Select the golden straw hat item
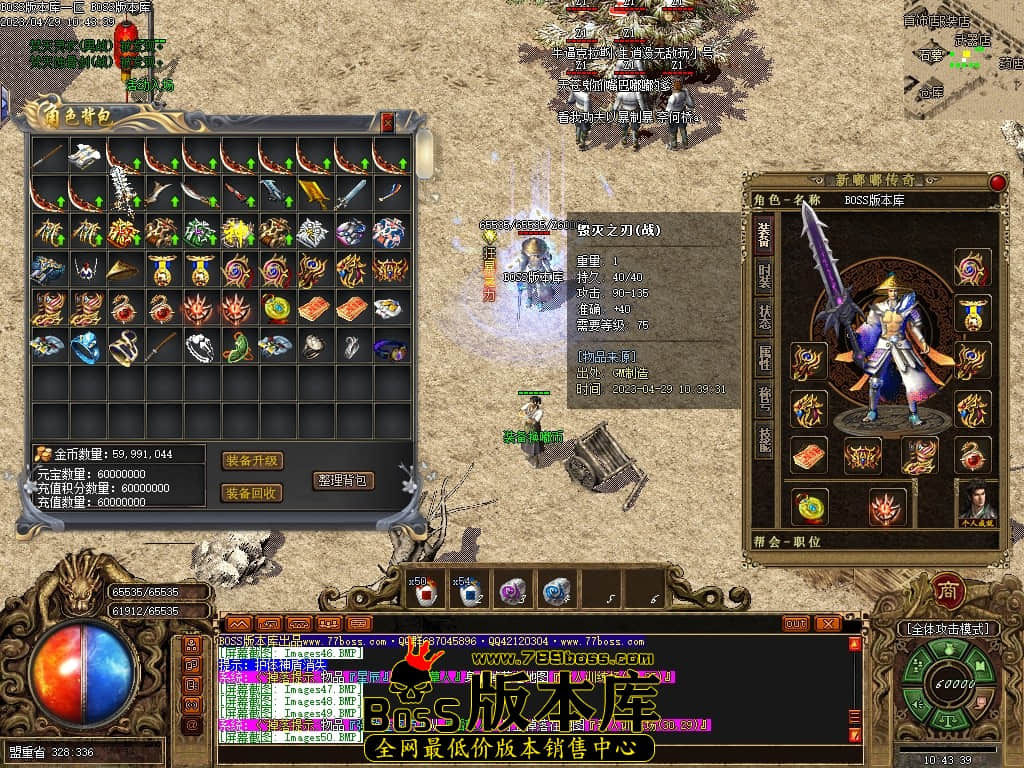The image size is (1024, 768). (124, 270)
